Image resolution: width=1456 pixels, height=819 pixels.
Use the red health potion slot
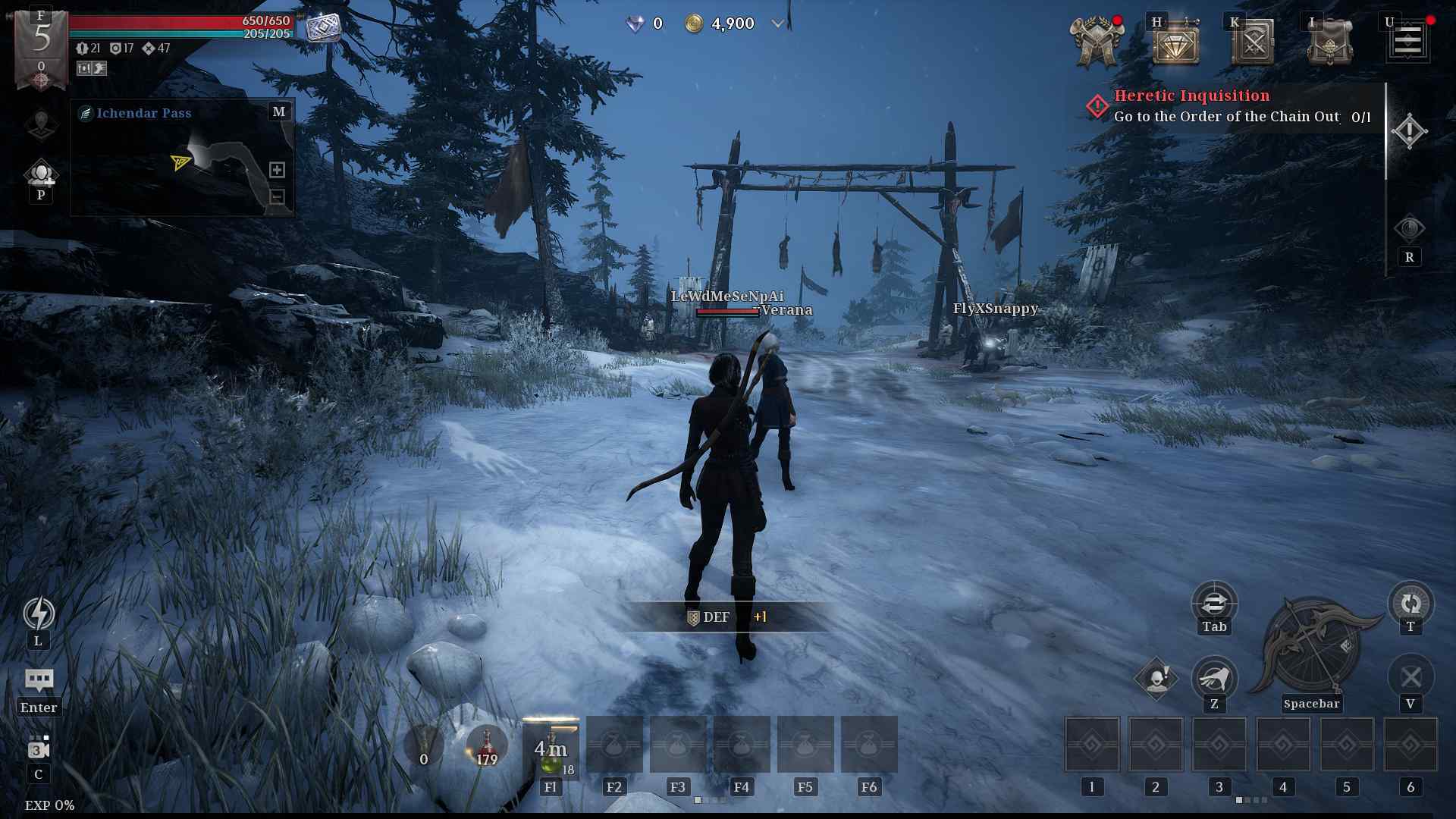[x=487, y=745]
